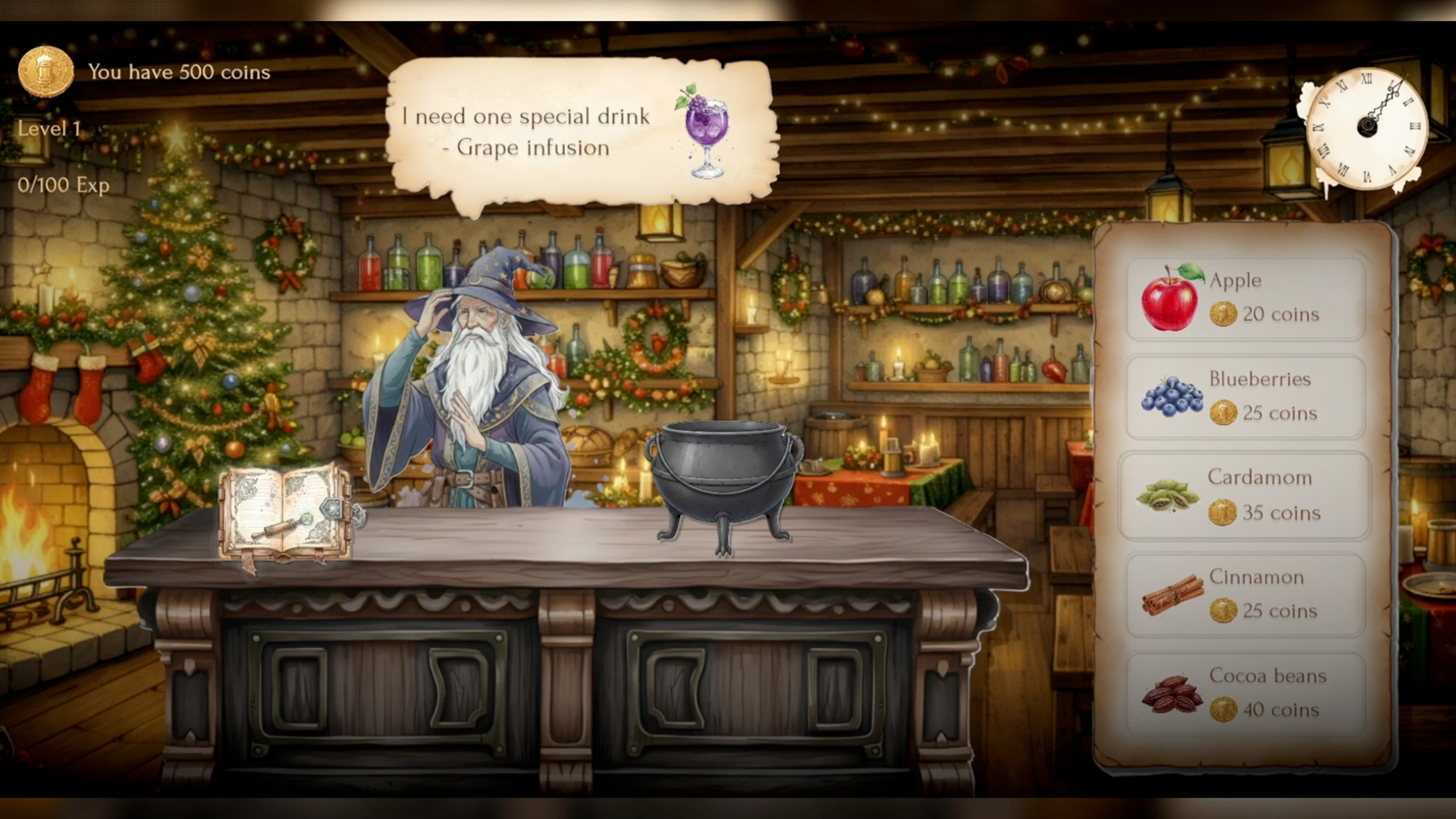Select the Apple ingredient card
1456x819 pixels.
point(1244,297)
